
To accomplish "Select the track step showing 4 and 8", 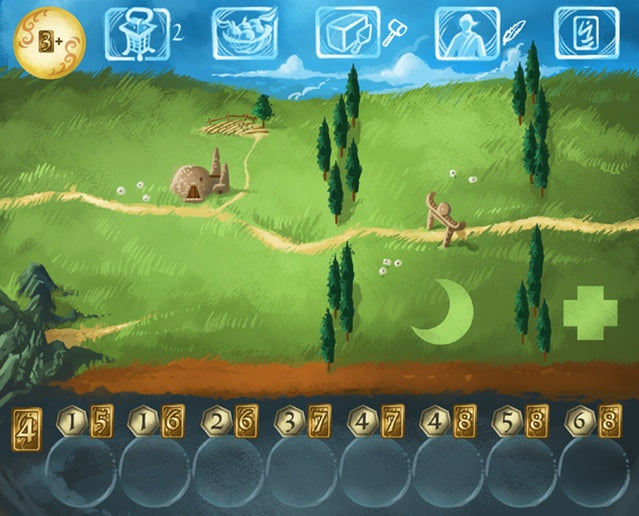I will pyautogui.click(x=449, y=423).
